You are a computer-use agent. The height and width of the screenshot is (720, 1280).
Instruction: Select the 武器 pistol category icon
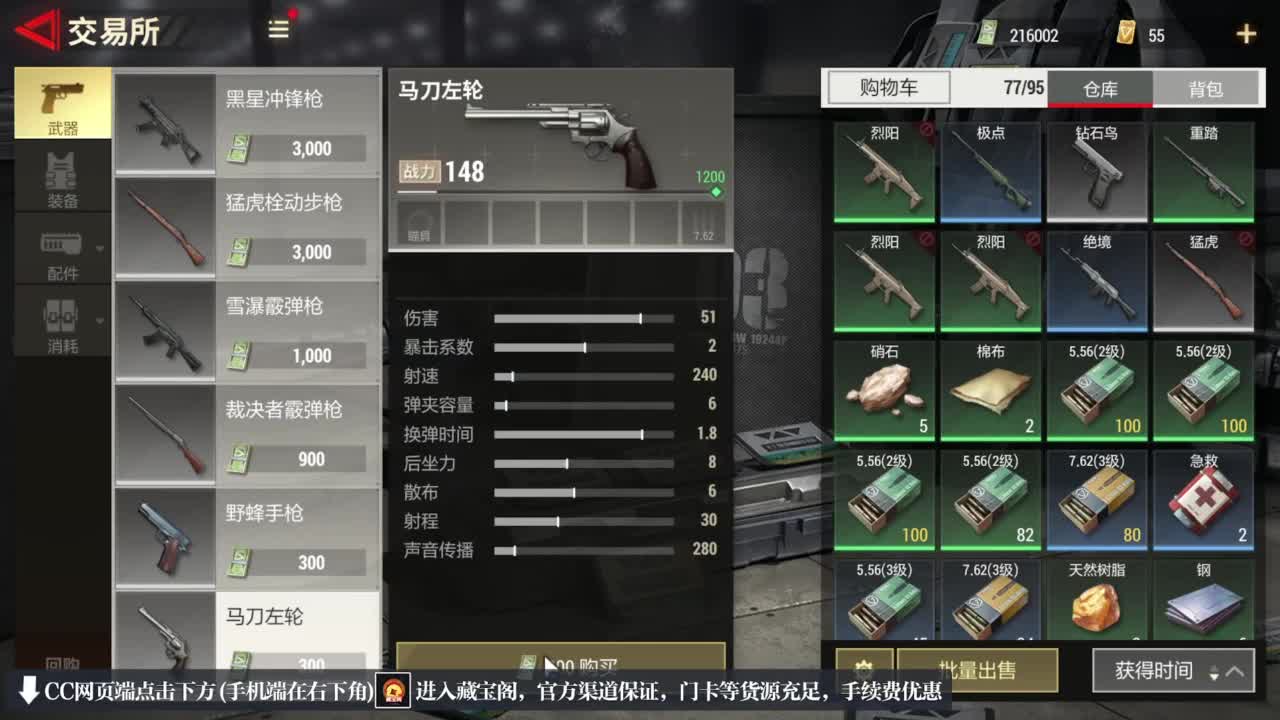point(62,97)
